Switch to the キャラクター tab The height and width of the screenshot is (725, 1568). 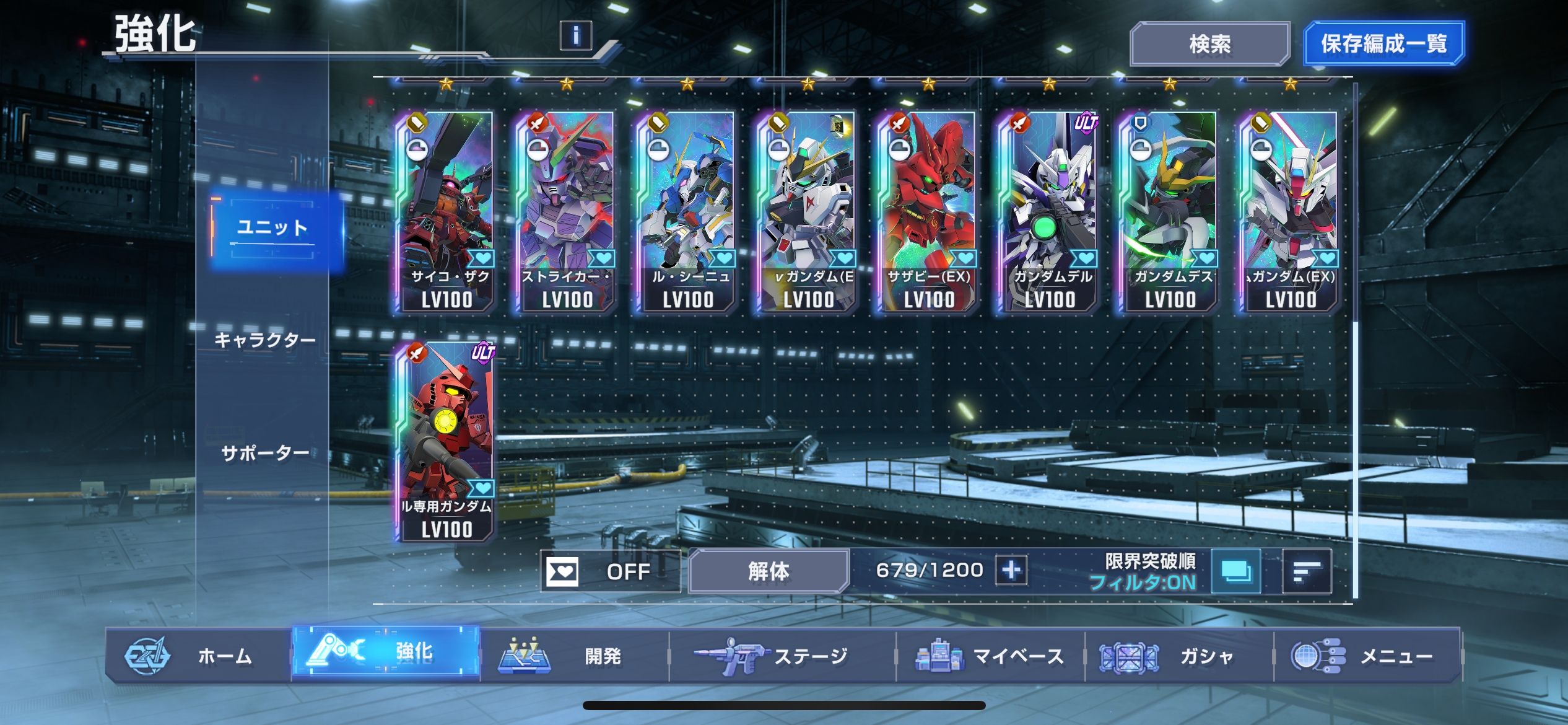[265, 340]
